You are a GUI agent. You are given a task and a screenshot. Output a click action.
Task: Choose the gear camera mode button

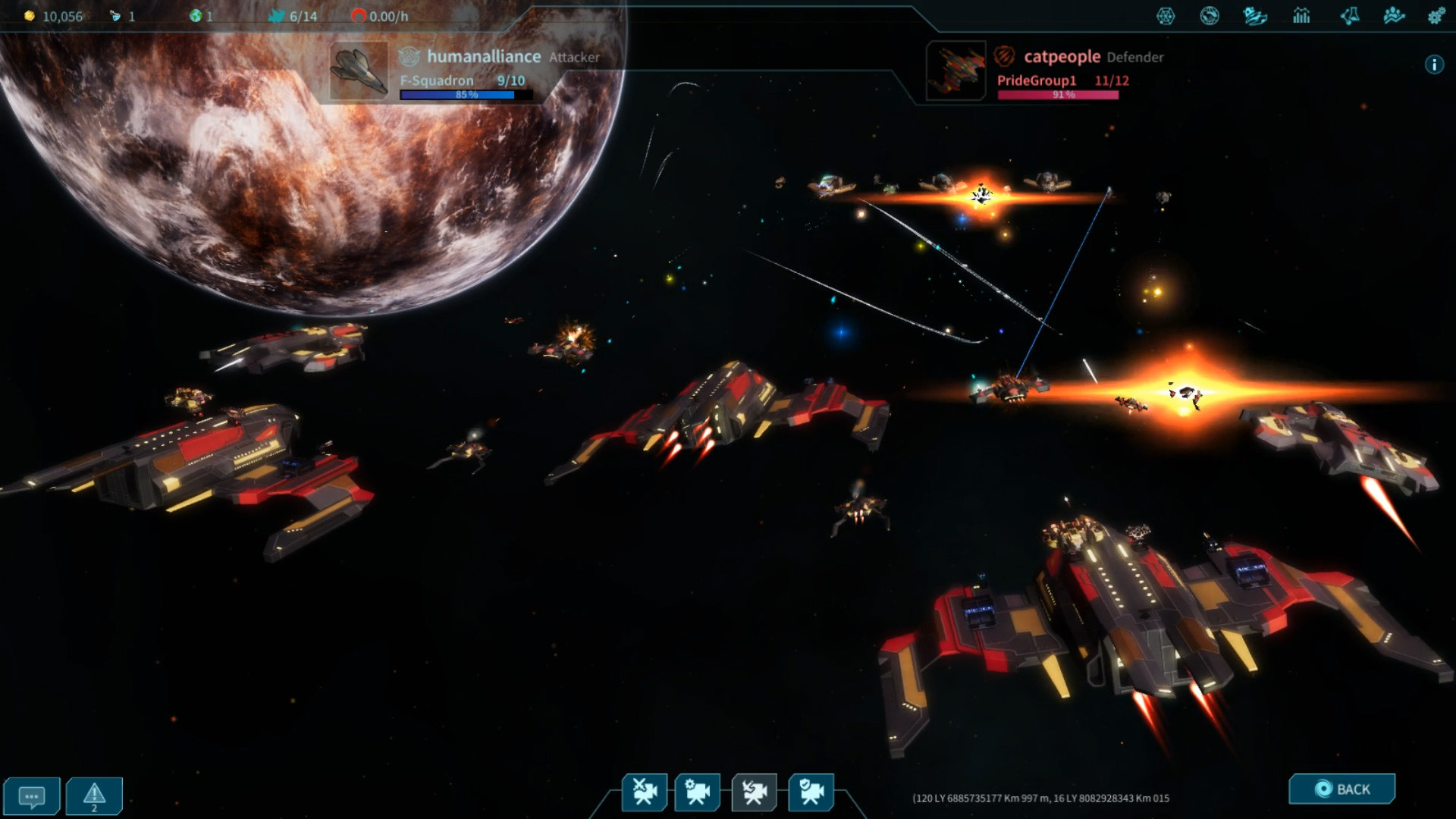[x=698, y=792]
